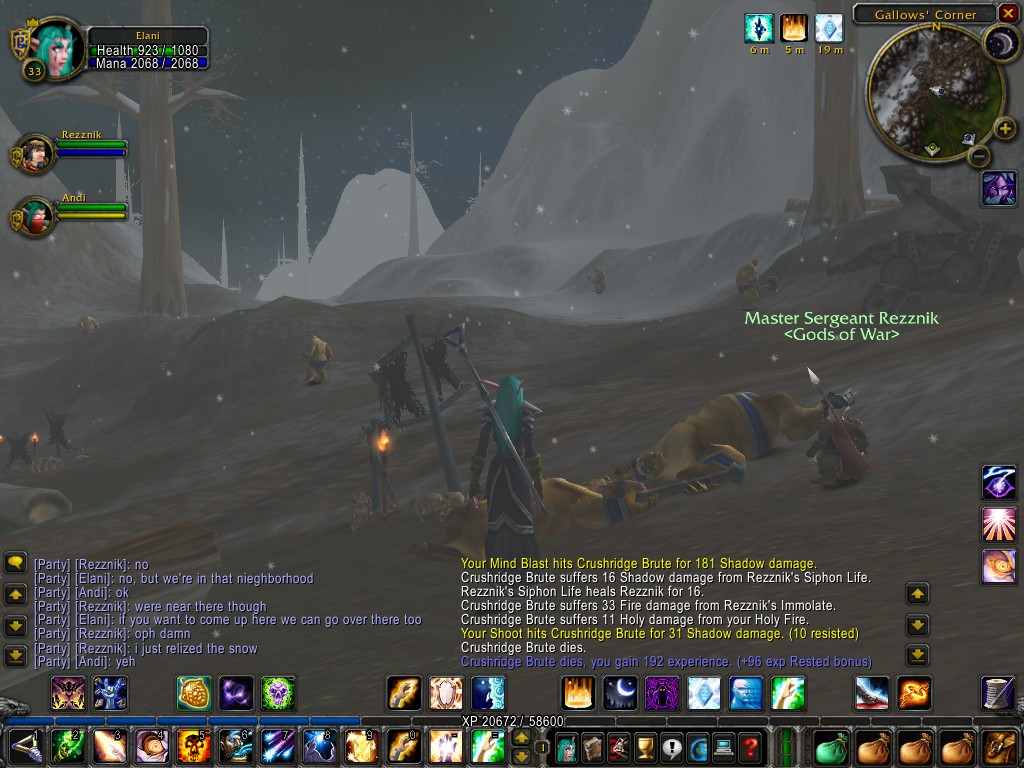Viewport: 1024px width, 768px height.
Task: Open the quest log exclamation button
Action: click(671, 747)
